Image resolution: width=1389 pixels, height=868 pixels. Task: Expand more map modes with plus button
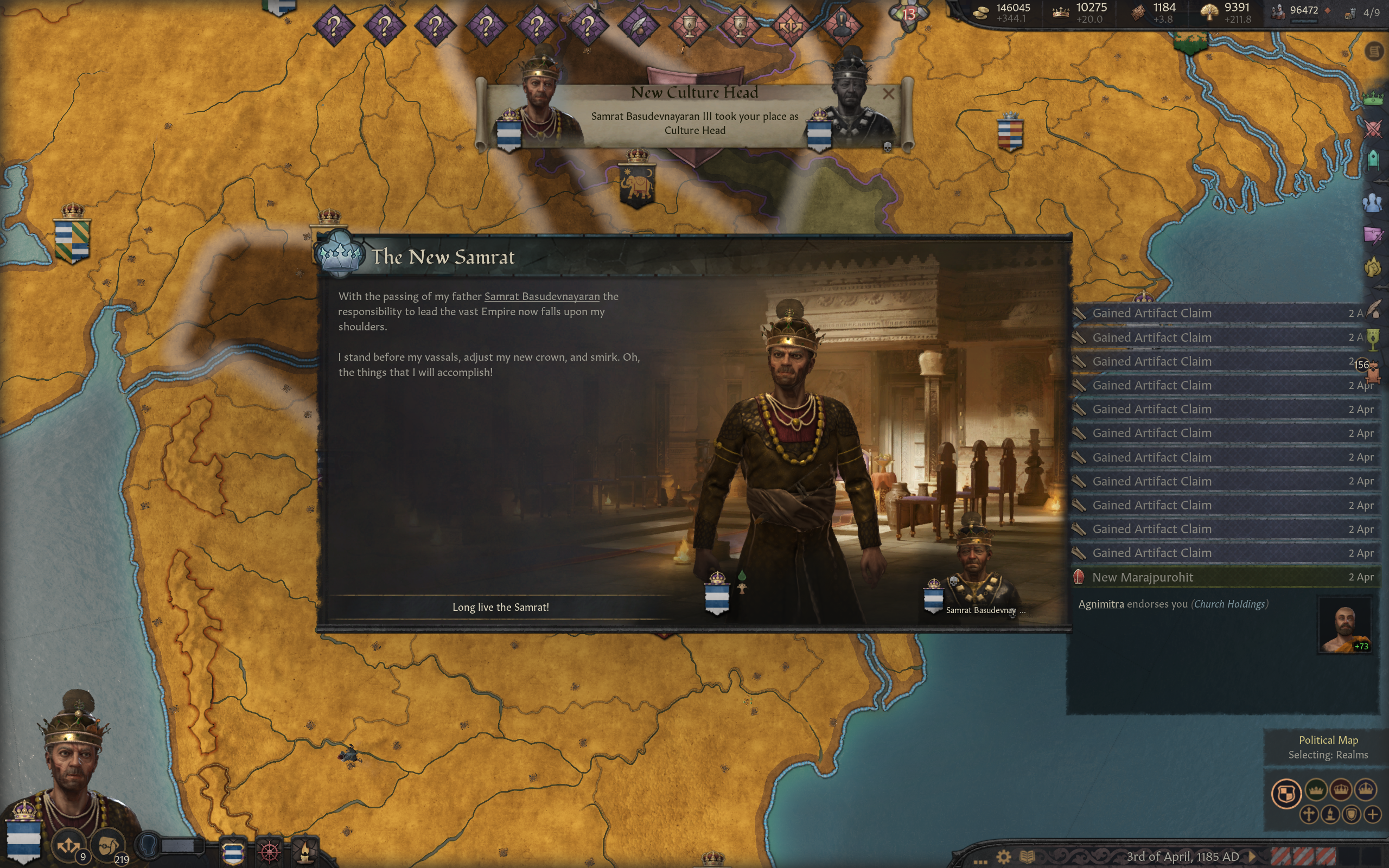click(x=1372, y=814)
